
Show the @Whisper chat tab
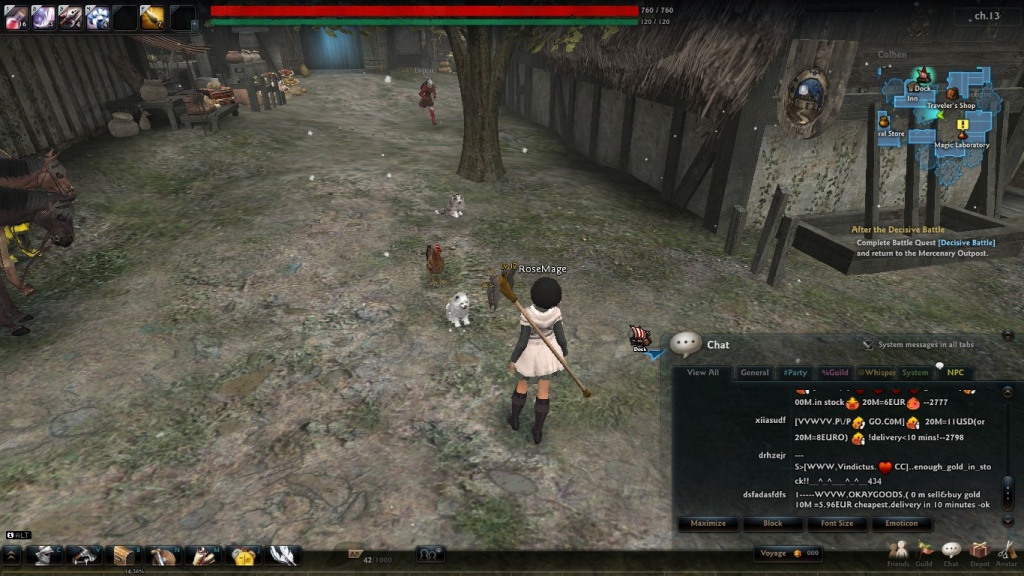(877, 373)
